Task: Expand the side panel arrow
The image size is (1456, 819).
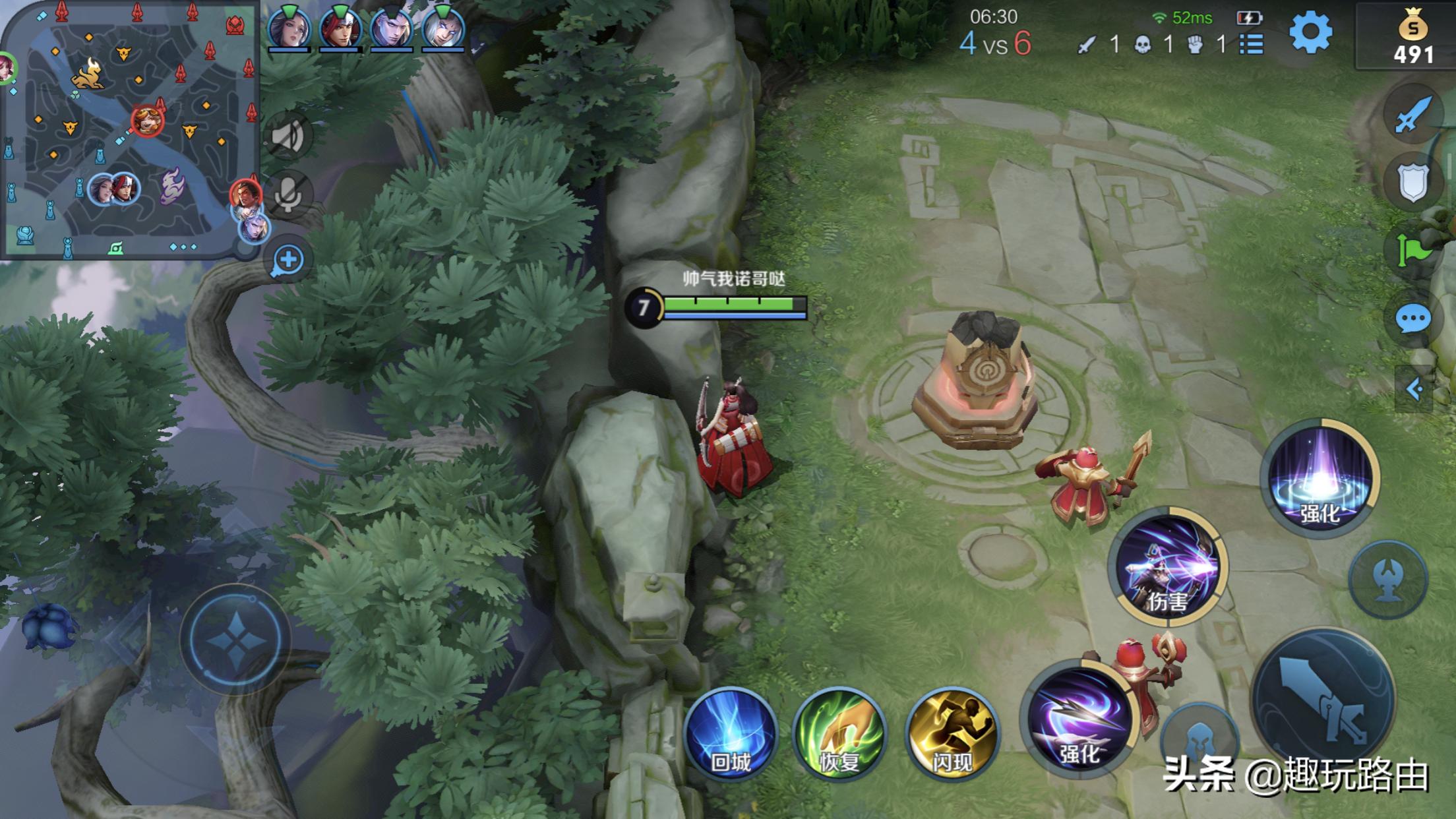Action: [1414, 389]
